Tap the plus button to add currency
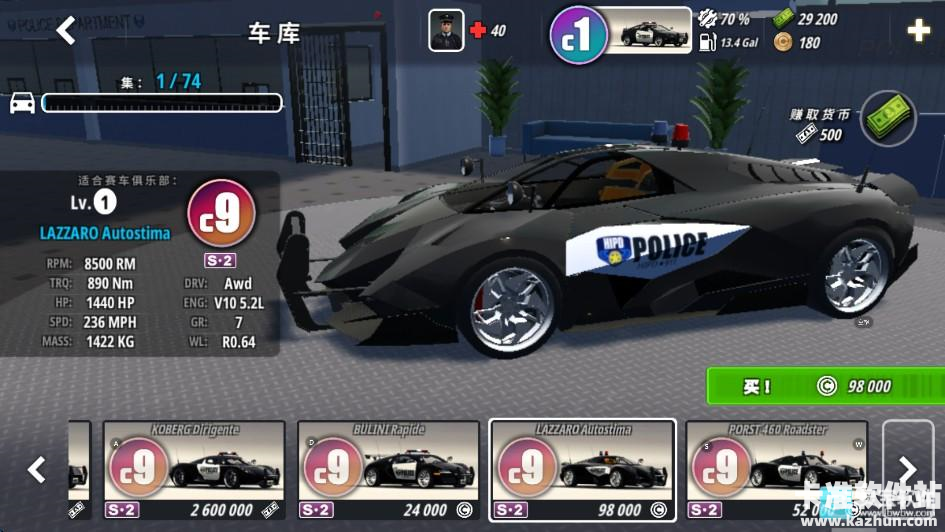The image size is (945, 532). pos(918,31)
